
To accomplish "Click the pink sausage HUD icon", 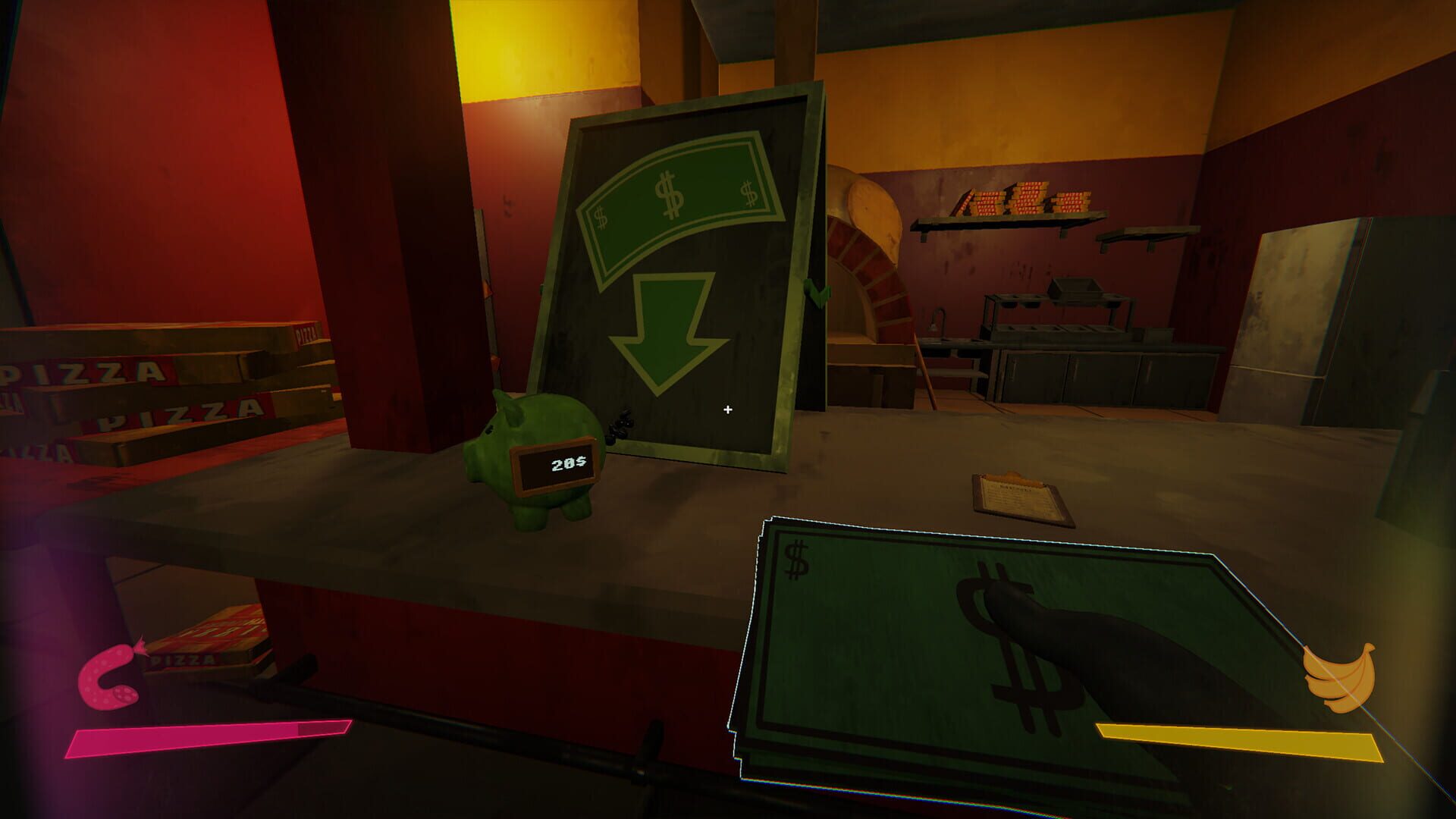I will (111, 677).
